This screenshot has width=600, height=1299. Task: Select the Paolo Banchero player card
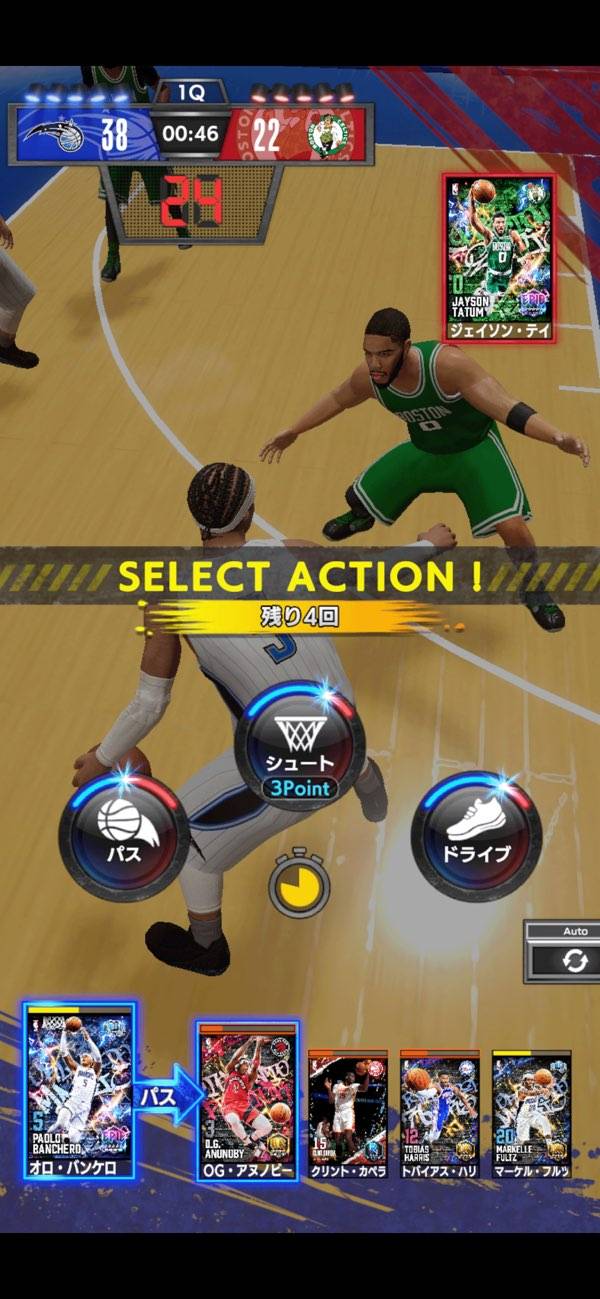[79, 1090]
